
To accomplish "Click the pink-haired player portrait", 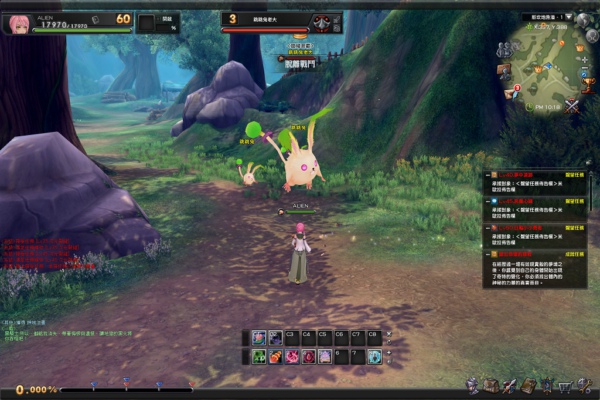I will pyautogui.click(x=18, y=21).
